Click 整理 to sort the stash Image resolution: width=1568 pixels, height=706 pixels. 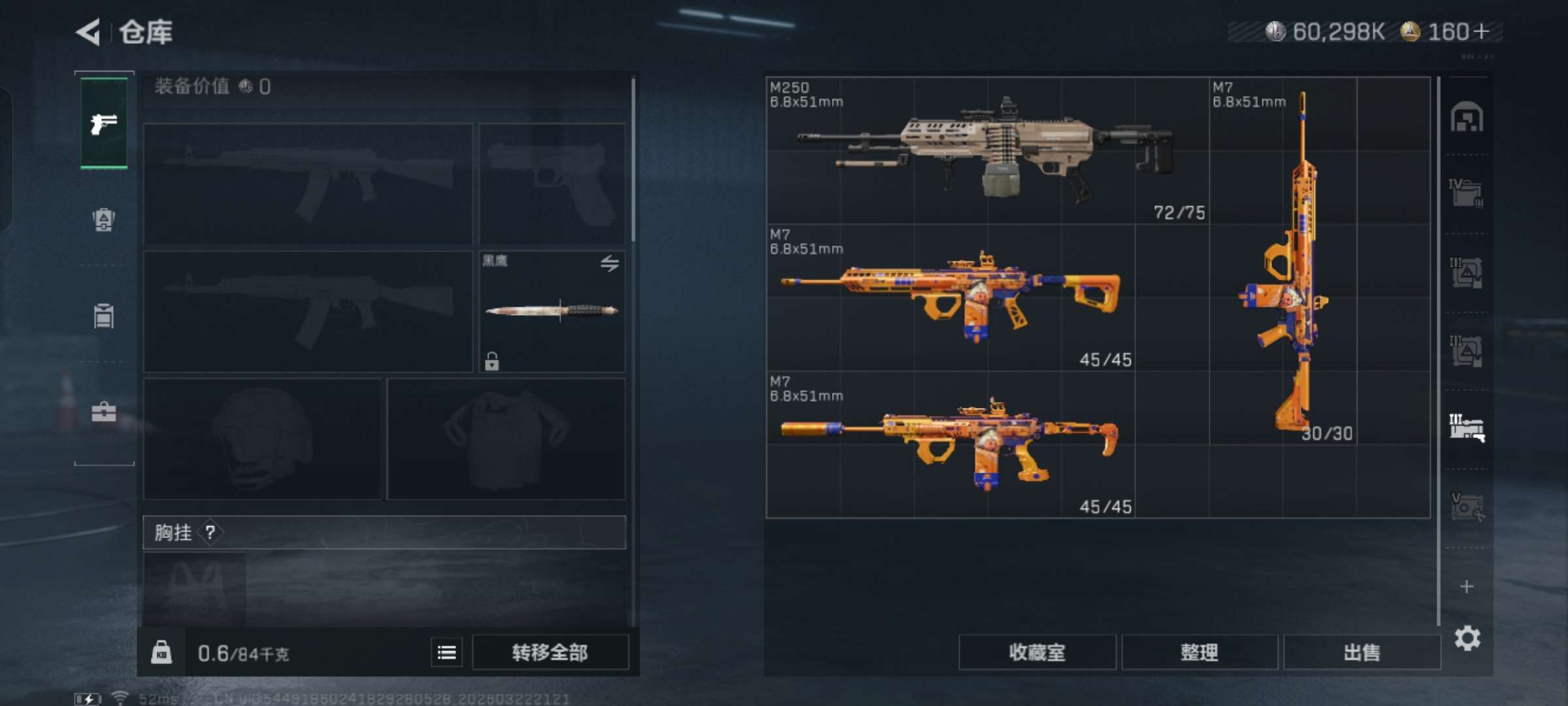1200,652
